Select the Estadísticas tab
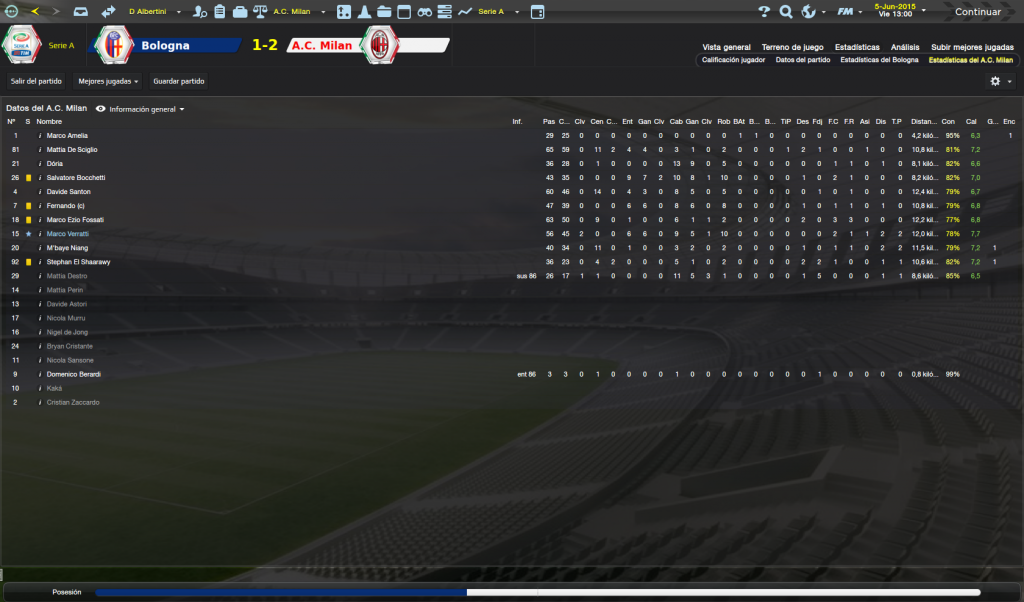The width and height of the screenshot is (1024, 602). click(x=858, y=47)
